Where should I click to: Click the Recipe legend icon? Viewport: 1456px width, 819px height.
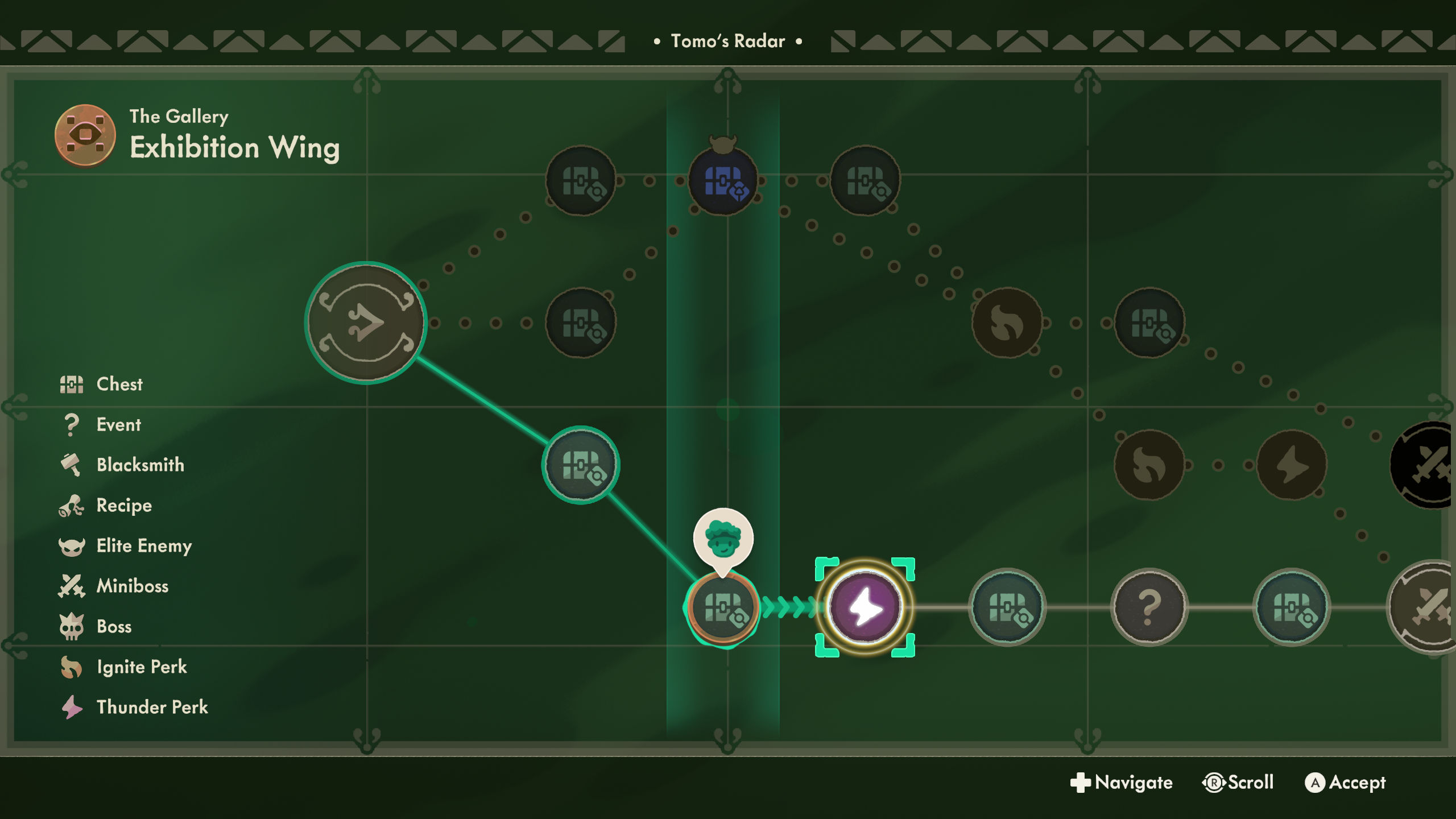pyautogui.click(x=72, y=505)
